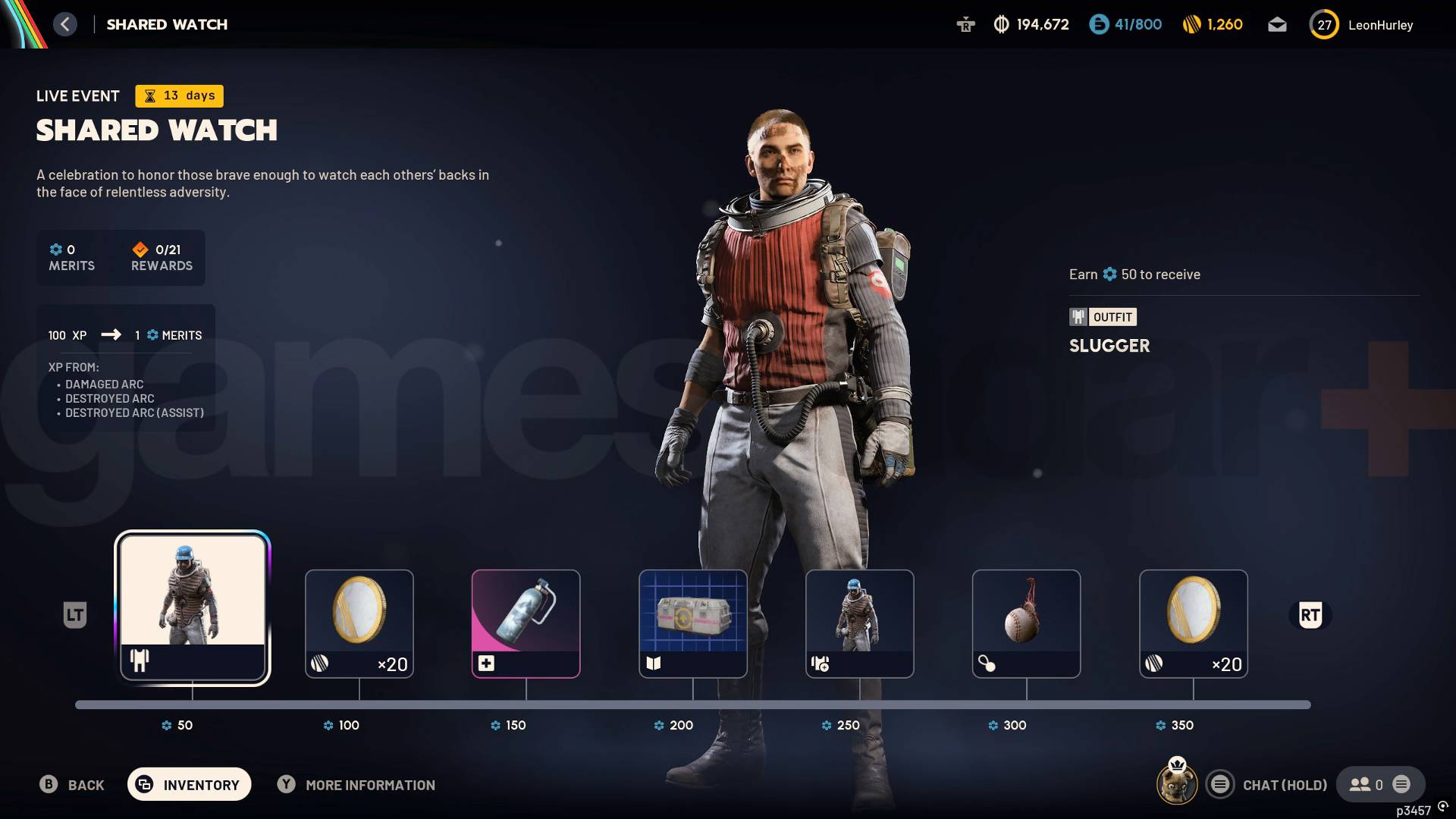The width and height of the screenshot is (1456, 819).
Task: Click the back arrow beside Shared Watch title
Action: (65, 24)
